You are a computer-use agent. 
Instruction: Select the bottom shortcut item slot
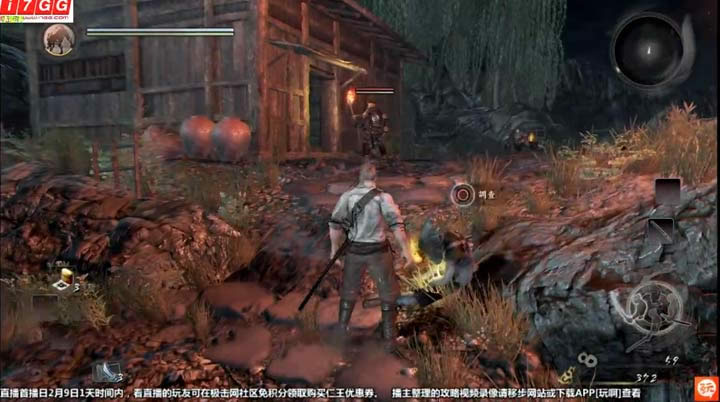tap(106, 370)
